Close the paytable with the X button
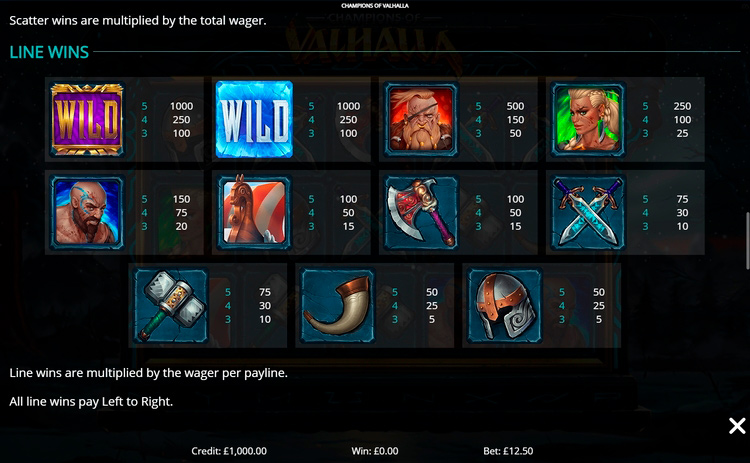The height and width of the screenshot is (463, 750). tap(737, 427)
